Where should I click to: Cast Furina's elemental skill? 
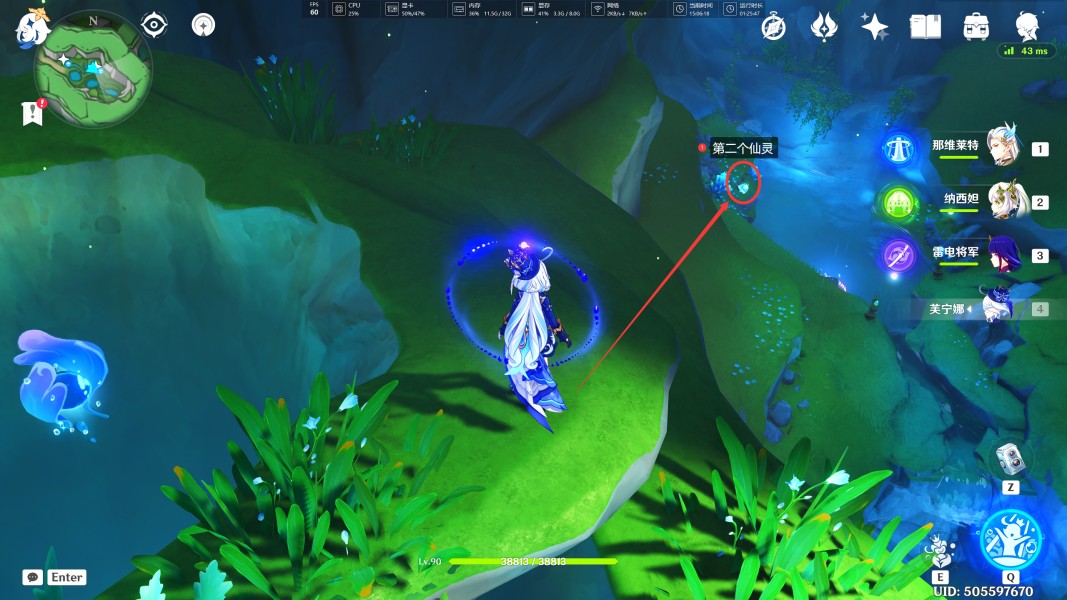(x=940, y=549)
